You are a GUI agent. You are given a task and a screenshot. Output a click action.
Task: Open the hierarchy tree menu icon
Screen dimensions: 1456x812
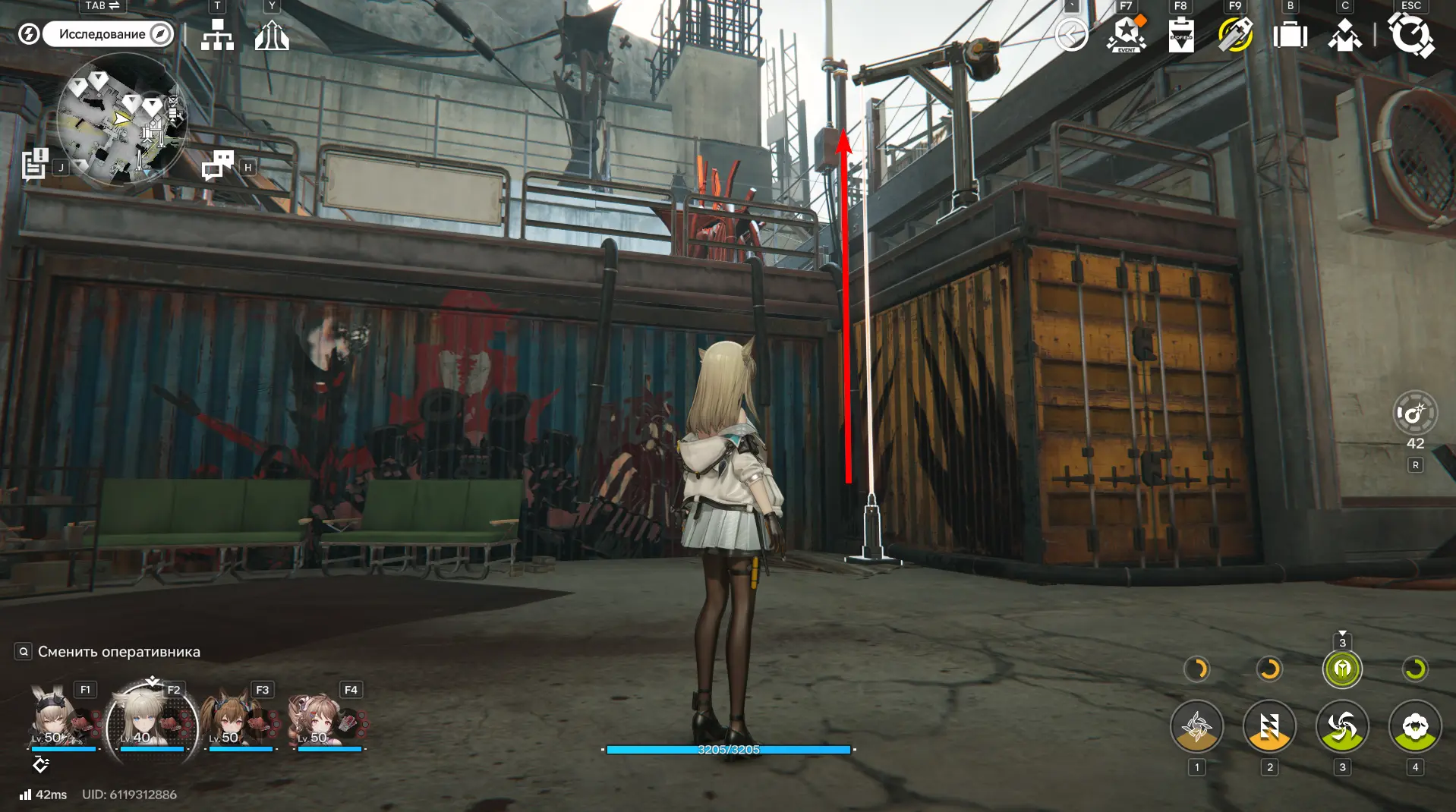click(x=217, y=35)
